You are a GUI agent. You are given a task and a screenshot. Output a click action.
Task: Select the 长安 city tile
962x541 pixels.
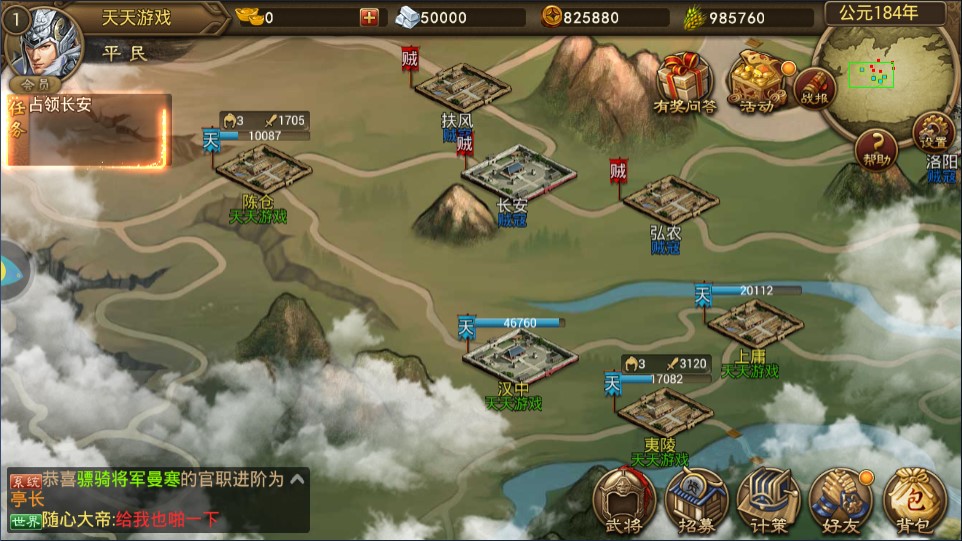click(x=518, y=173)
